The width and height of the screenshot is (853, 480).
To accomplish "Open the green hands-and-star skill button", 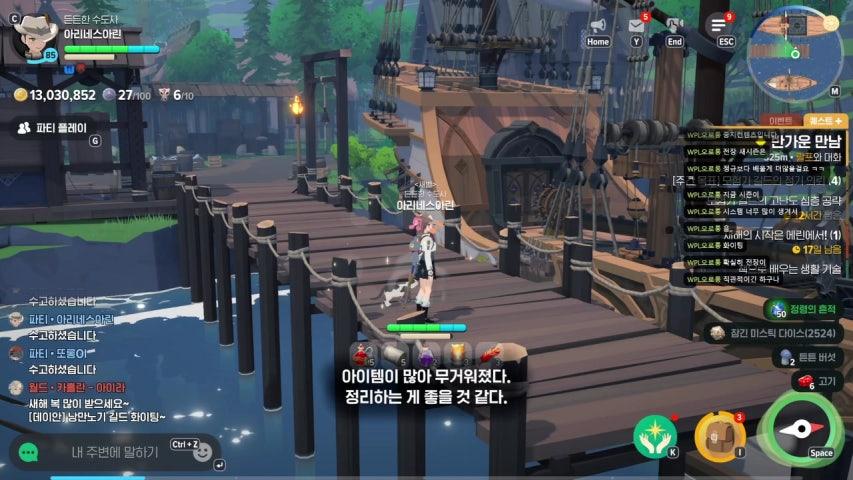I will [655, 435].
